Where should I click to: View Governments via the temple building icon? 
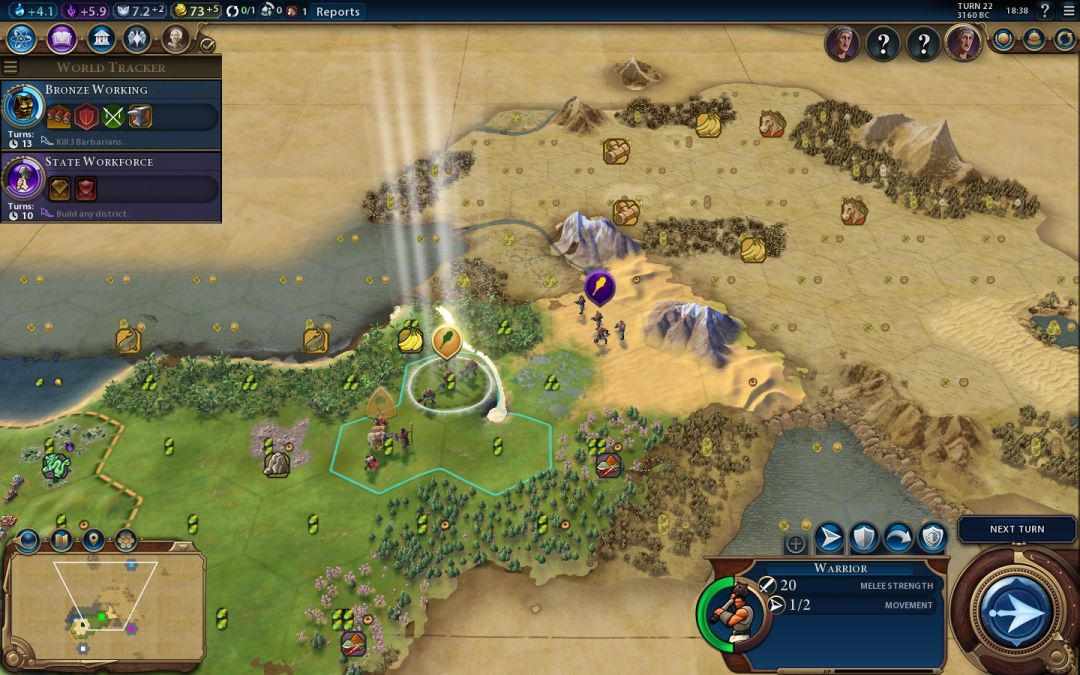point(100,39)
